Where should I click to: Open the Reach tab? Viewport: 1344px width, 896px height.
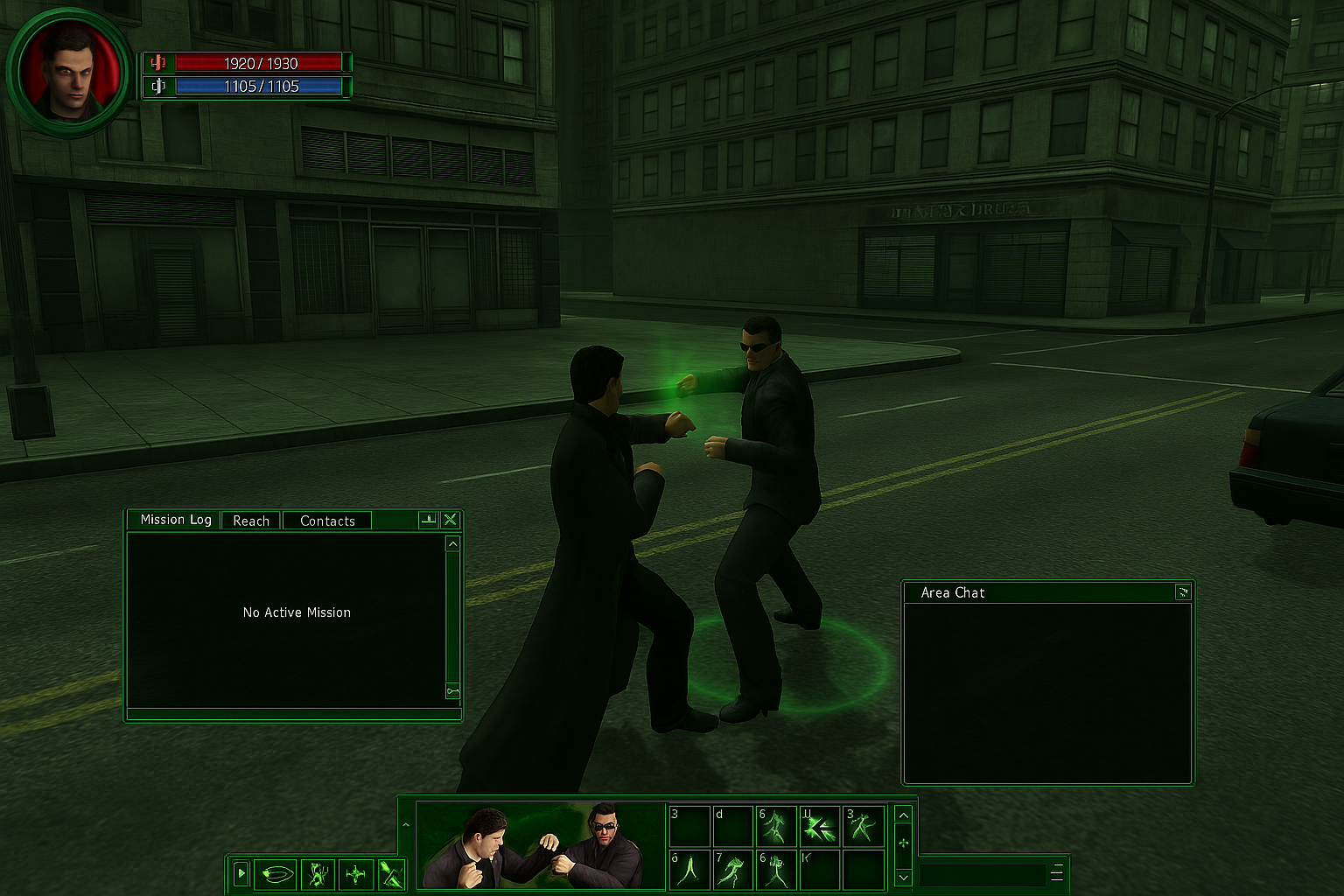[251, 521]
